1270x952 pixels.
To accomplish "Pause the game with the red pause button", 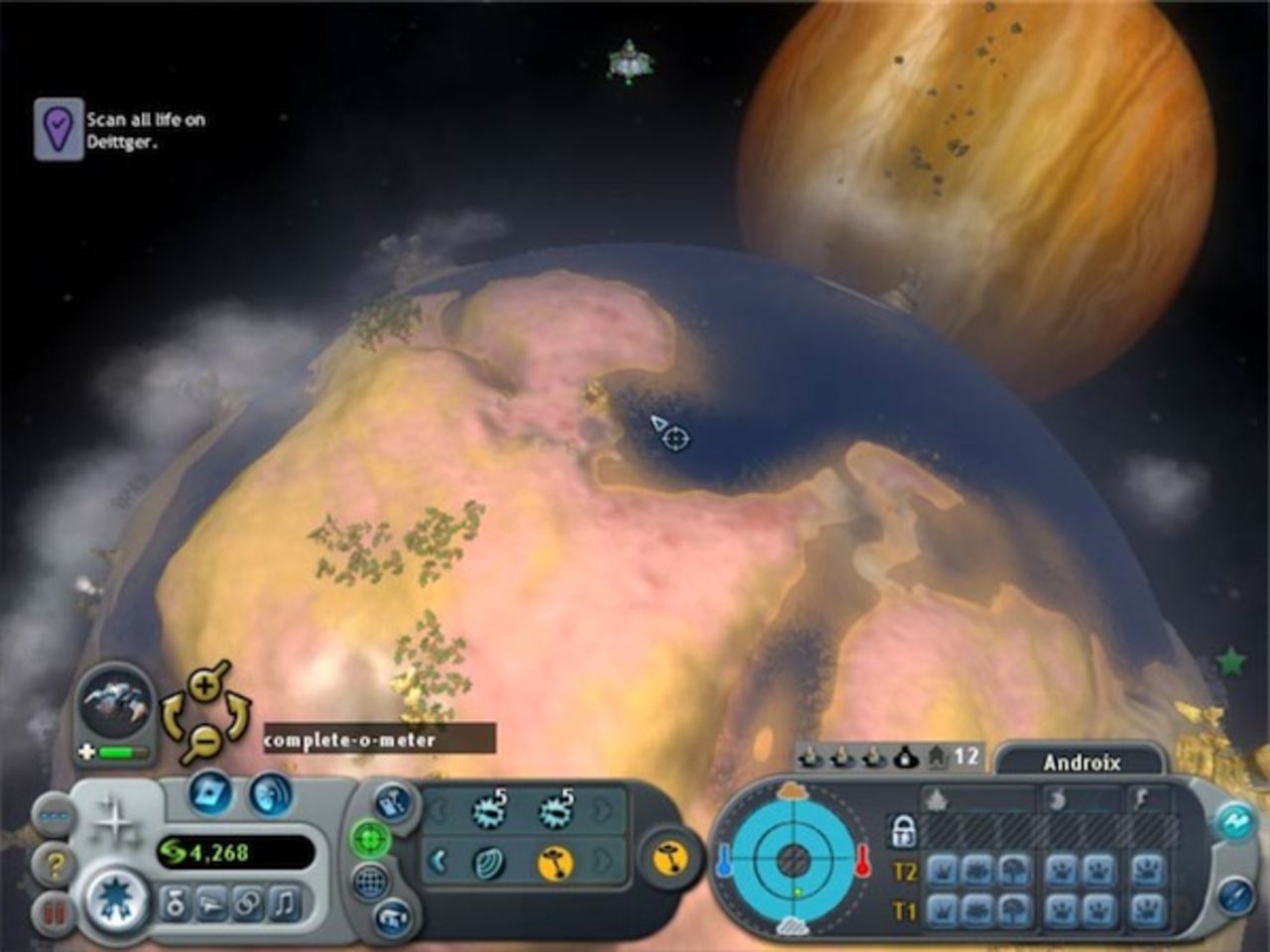I will tap(56, 909).
